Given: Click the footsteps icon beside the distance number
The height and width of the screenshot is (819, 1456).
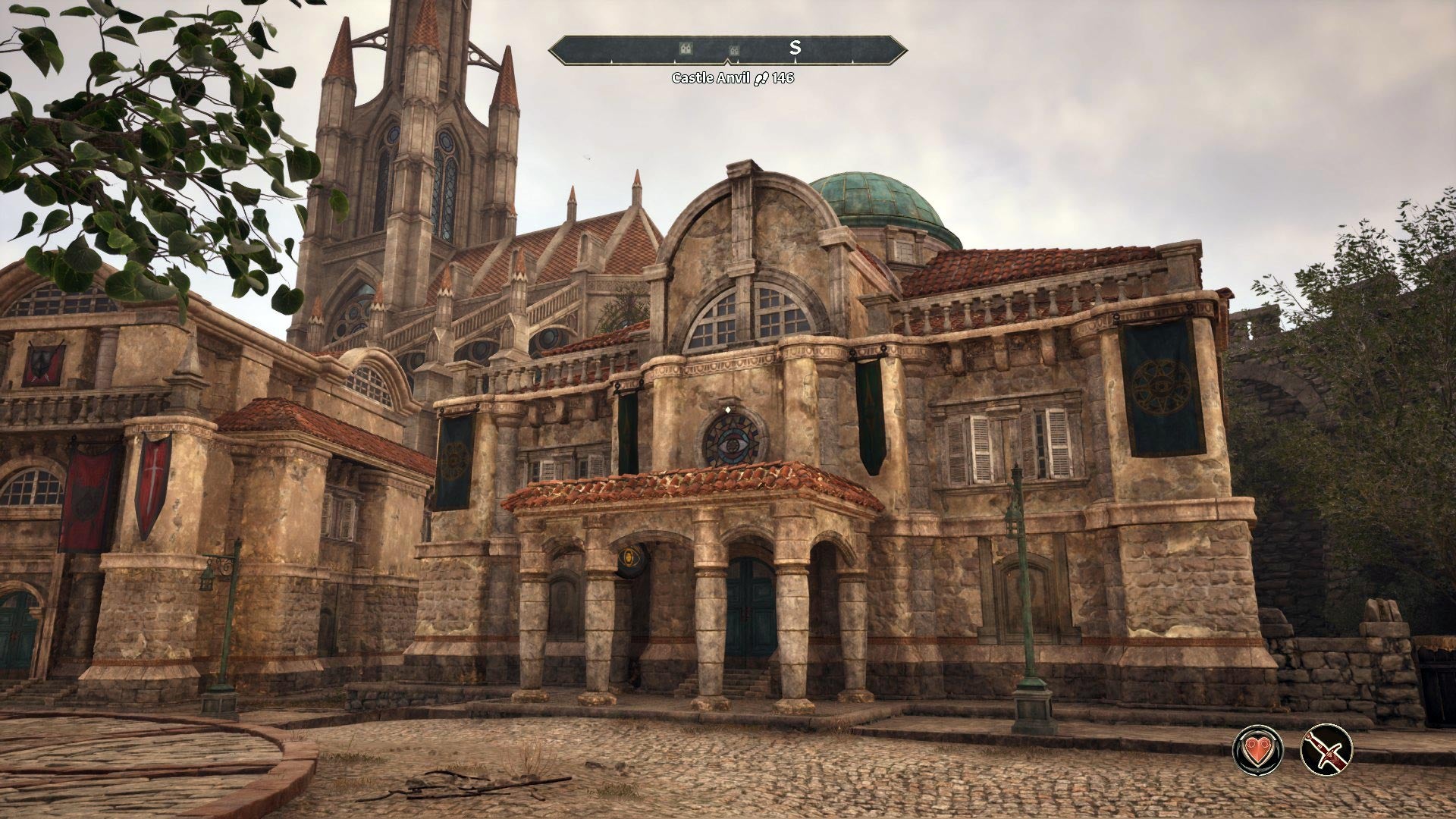Looking at the screenshot, I should point(761,77).
